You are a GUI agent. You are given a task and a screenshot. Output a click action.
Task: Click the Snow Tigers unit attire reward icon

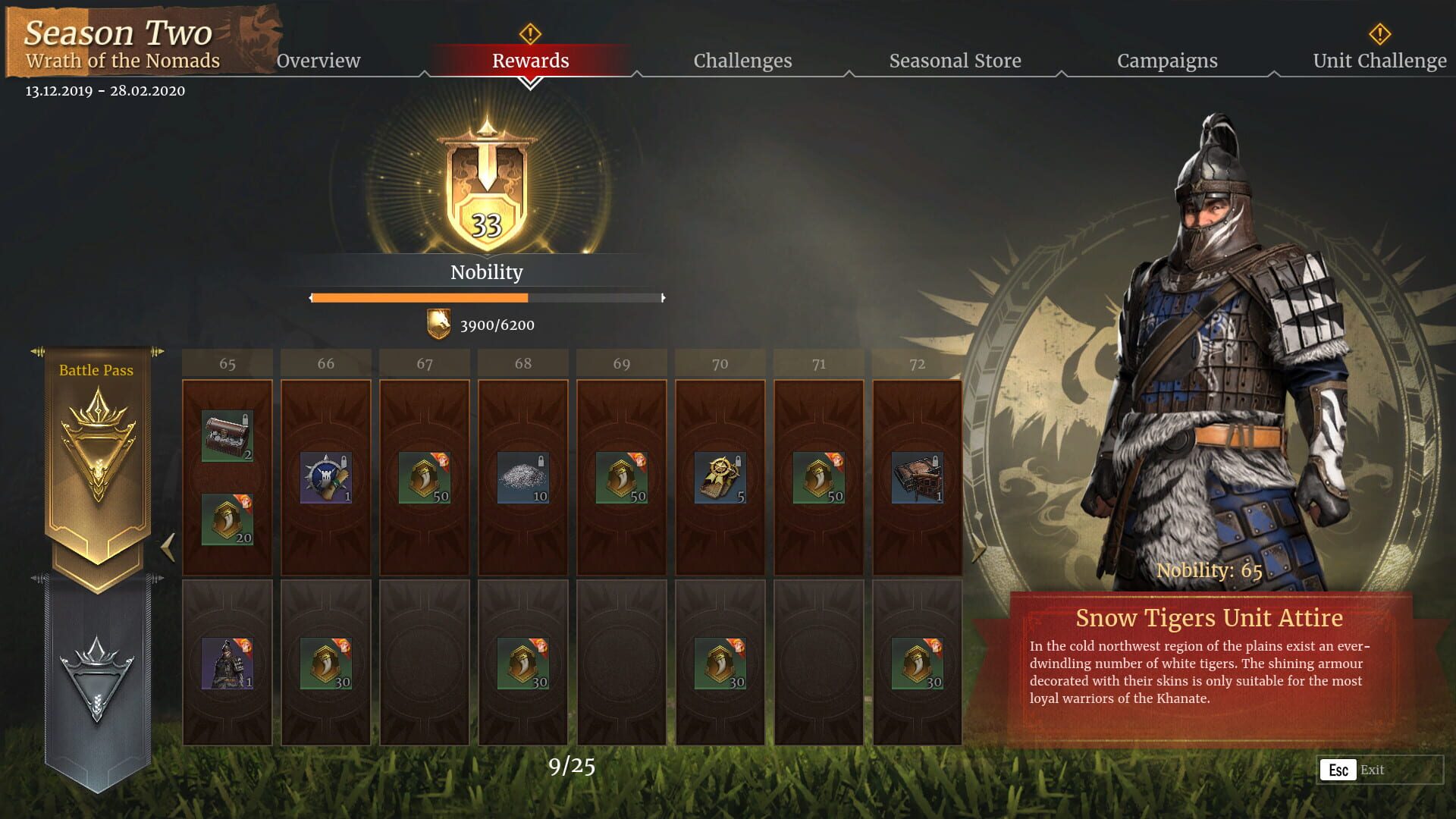[227, 664]
